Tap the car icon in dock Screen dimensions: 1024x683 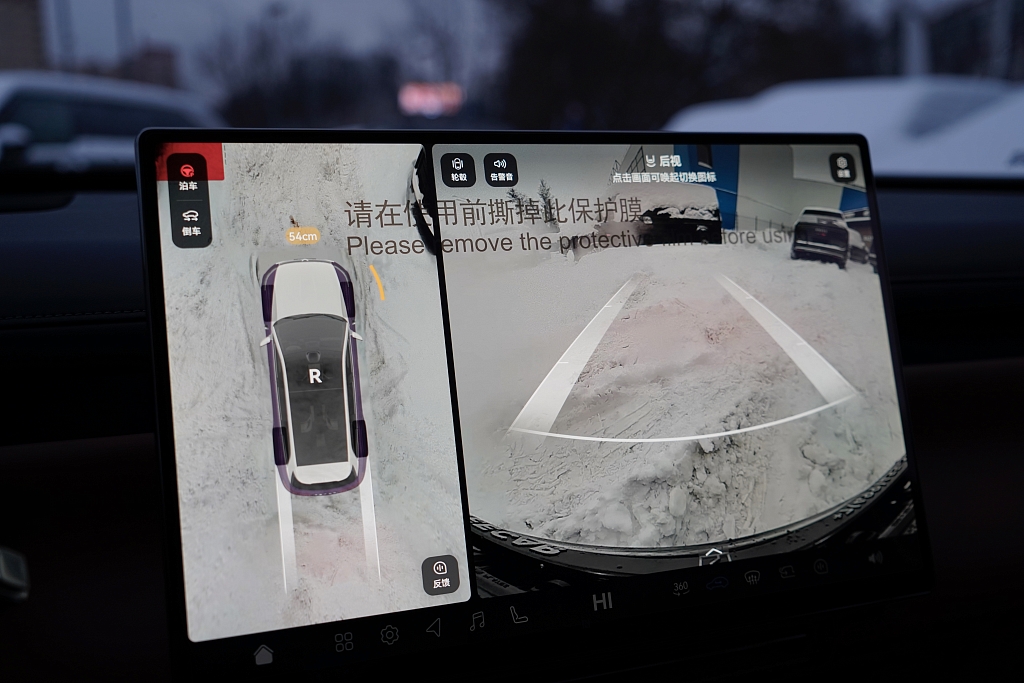click(717, 582)
